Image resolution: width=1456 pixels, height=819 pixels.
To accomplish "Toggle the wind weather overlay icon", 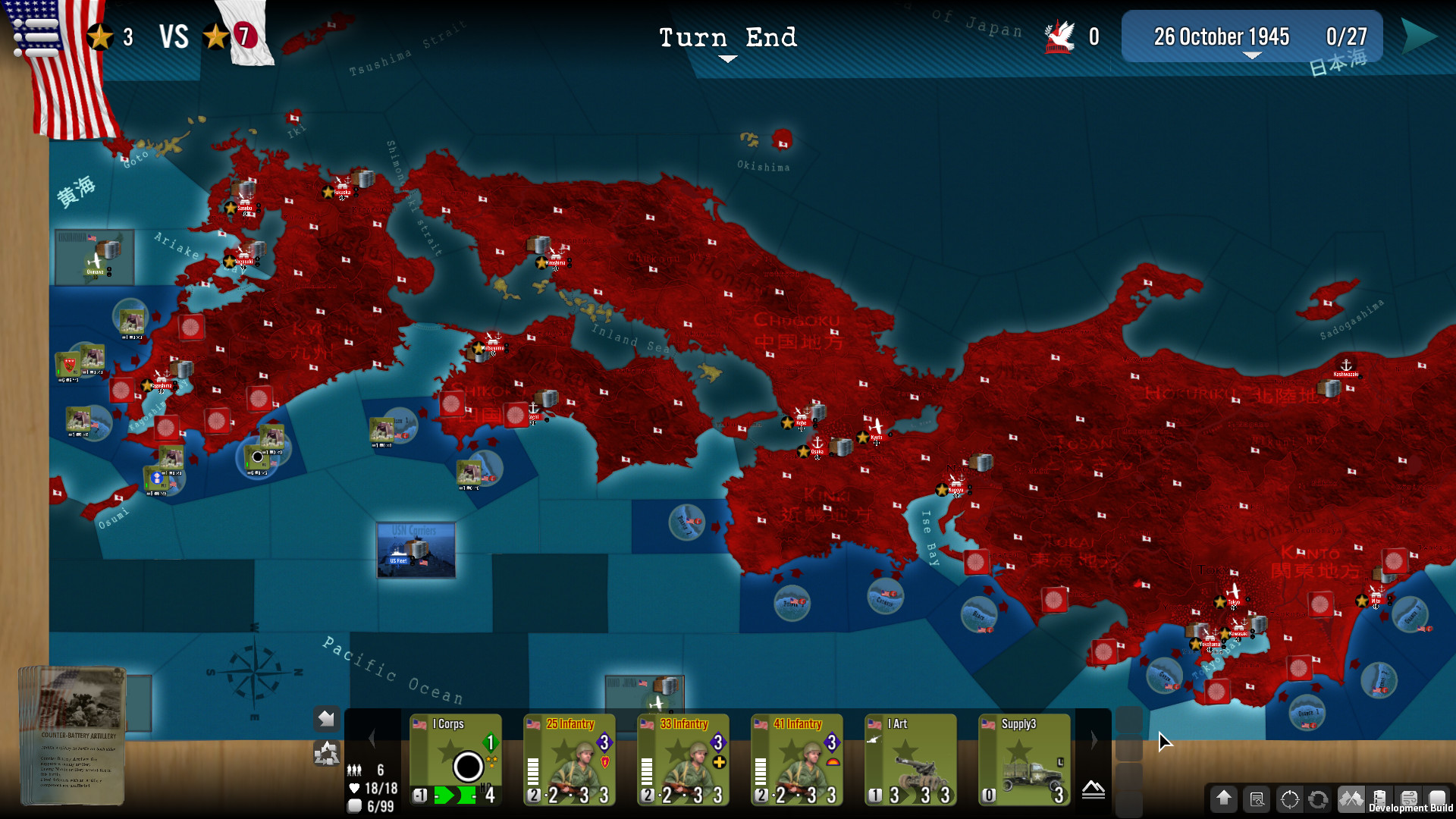I will pyautogui.click(x=1409, y=799).
